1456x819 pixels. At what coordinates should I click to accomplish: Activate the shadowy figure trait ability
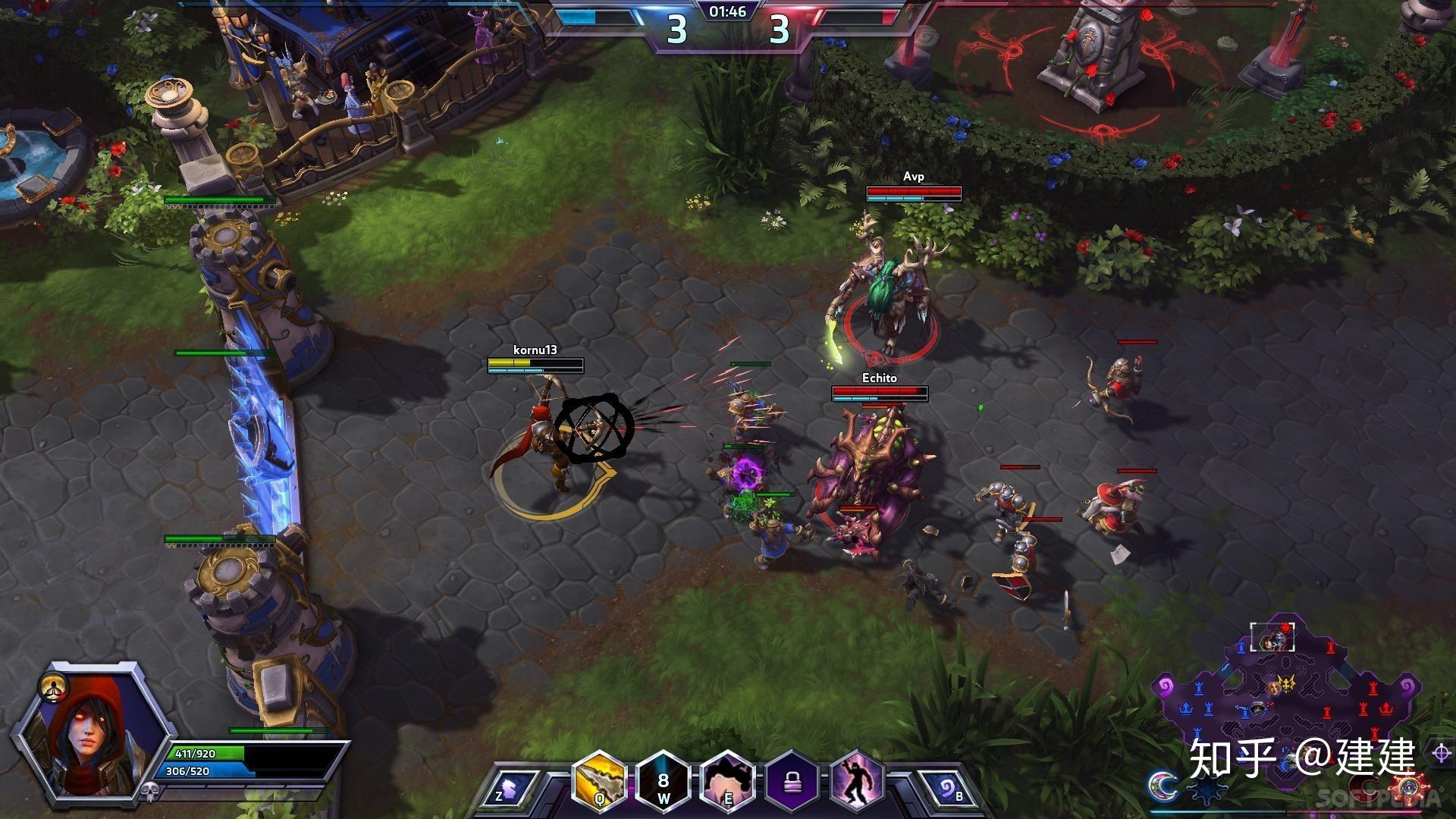[856, 781]
